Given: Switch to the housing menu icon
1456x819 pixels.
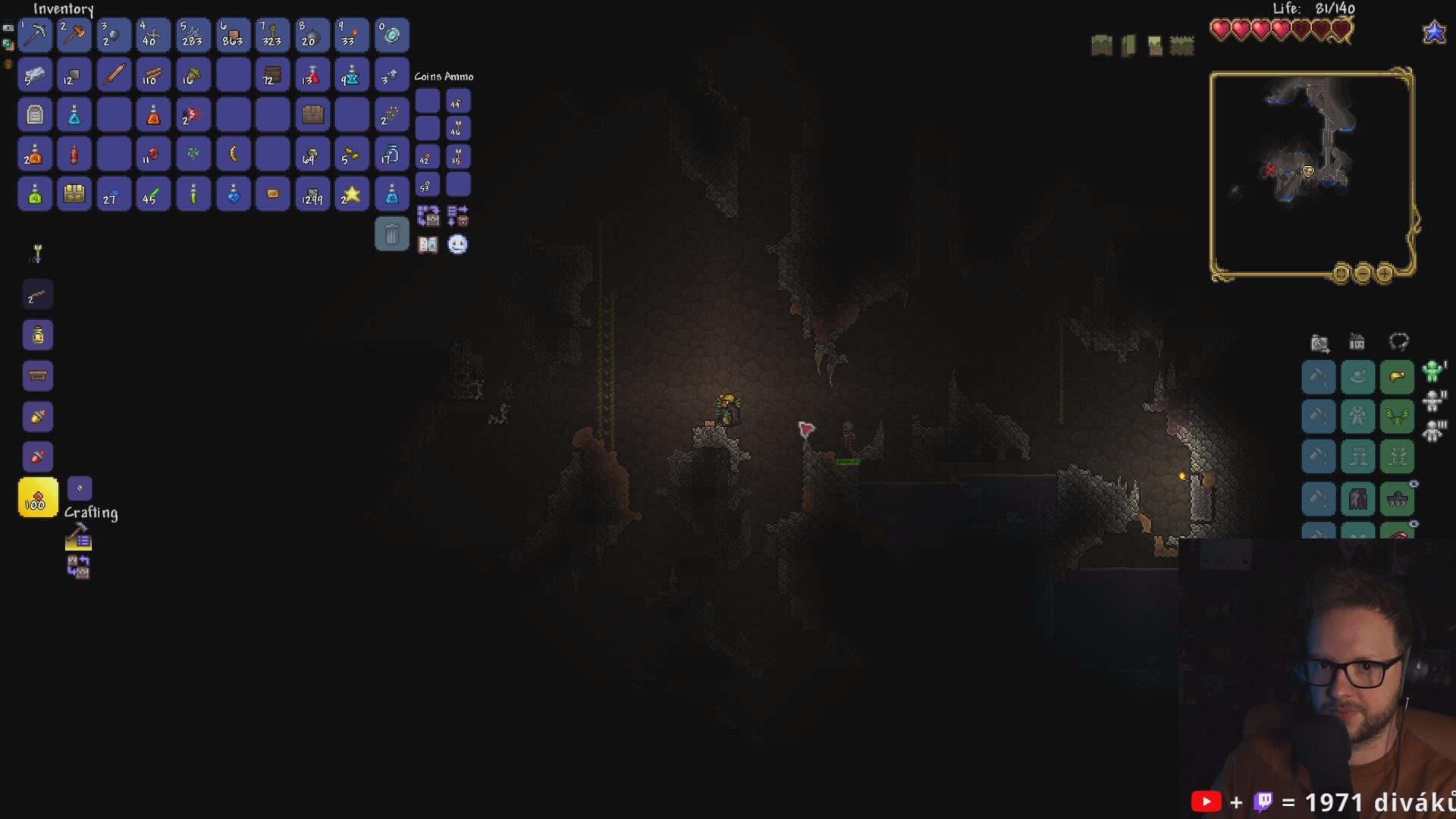Looking at the screenshot, I should pyautogui.click(x=1357, y=343).
